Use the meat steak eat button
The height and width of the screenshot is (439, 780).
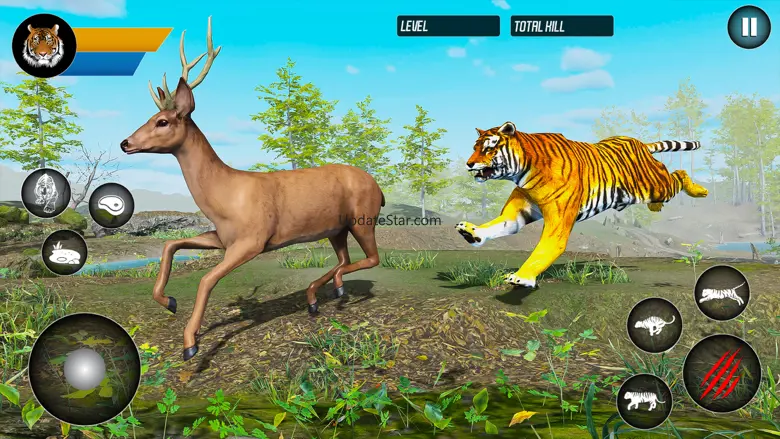point(111,205)
